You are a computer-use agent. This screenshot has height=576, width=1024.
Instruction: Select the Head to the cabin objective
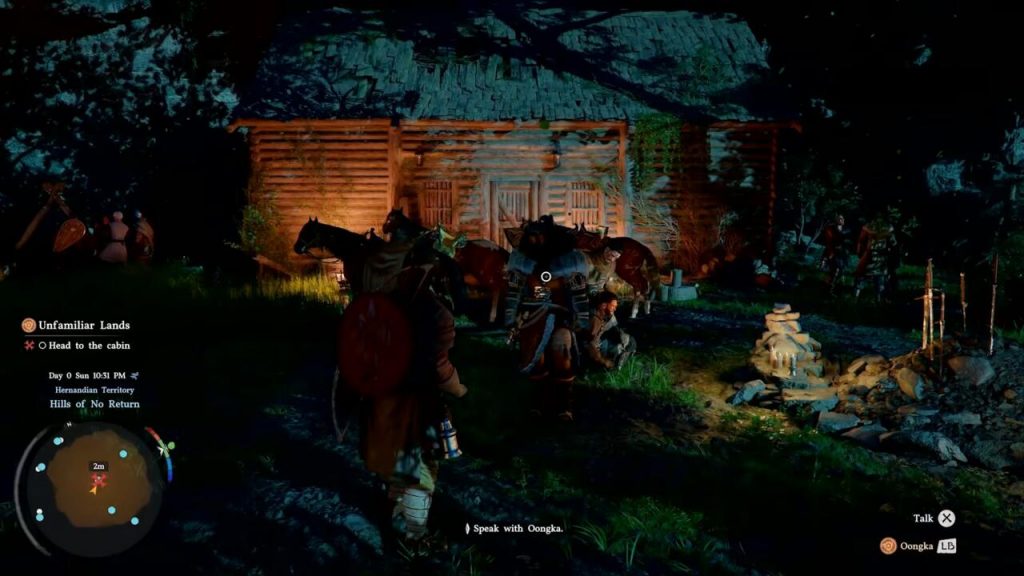pos(84,346)
